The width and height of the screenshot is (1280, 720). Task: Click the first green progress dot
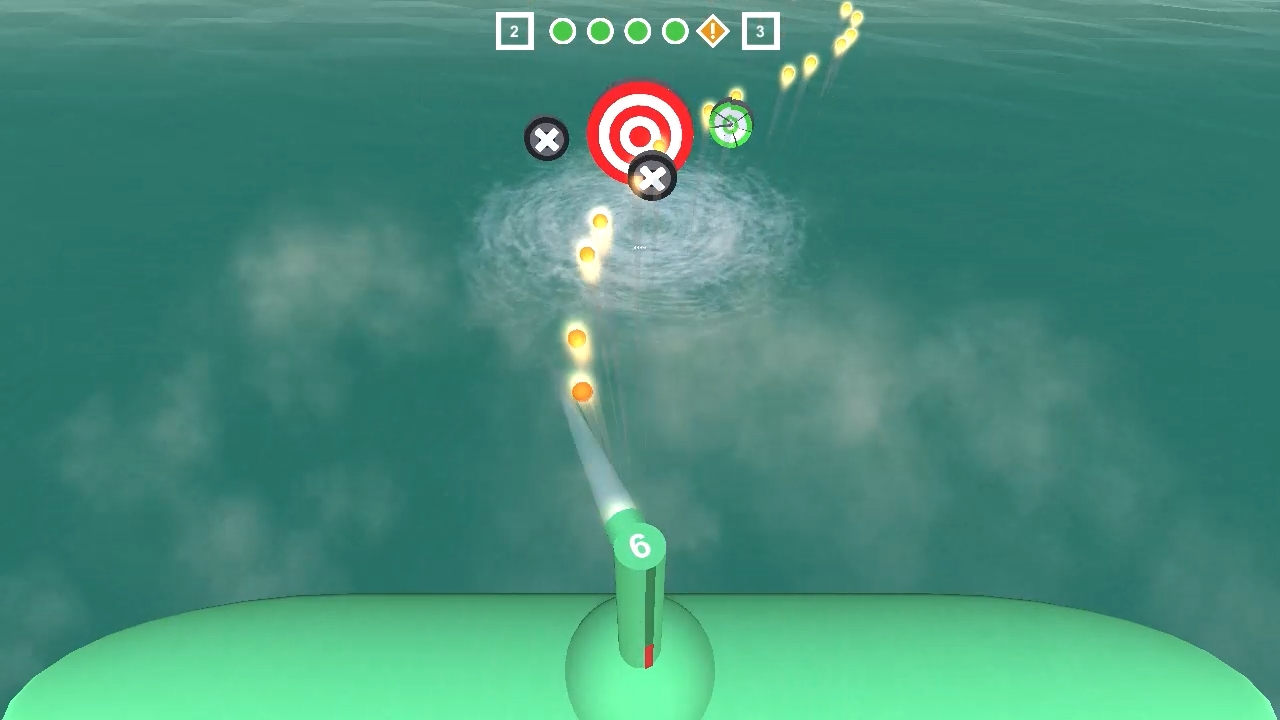(x=562, y=31)
